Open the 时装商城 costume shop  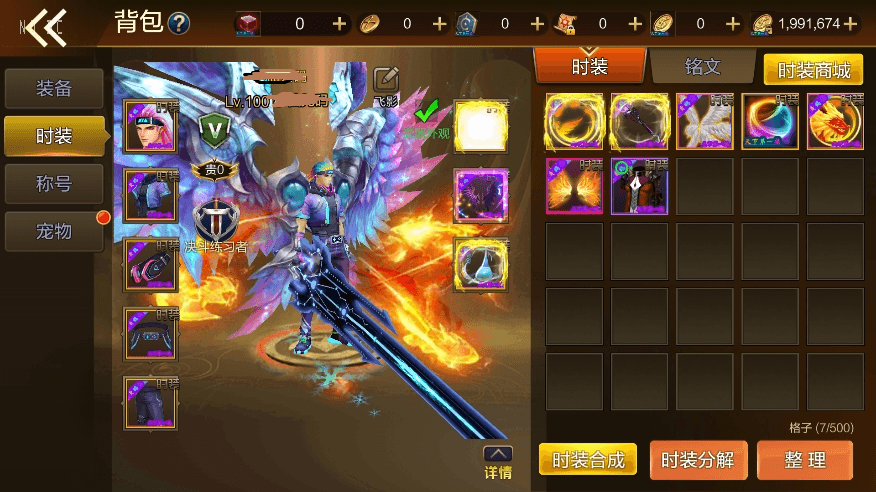click(x=813, y=70)
